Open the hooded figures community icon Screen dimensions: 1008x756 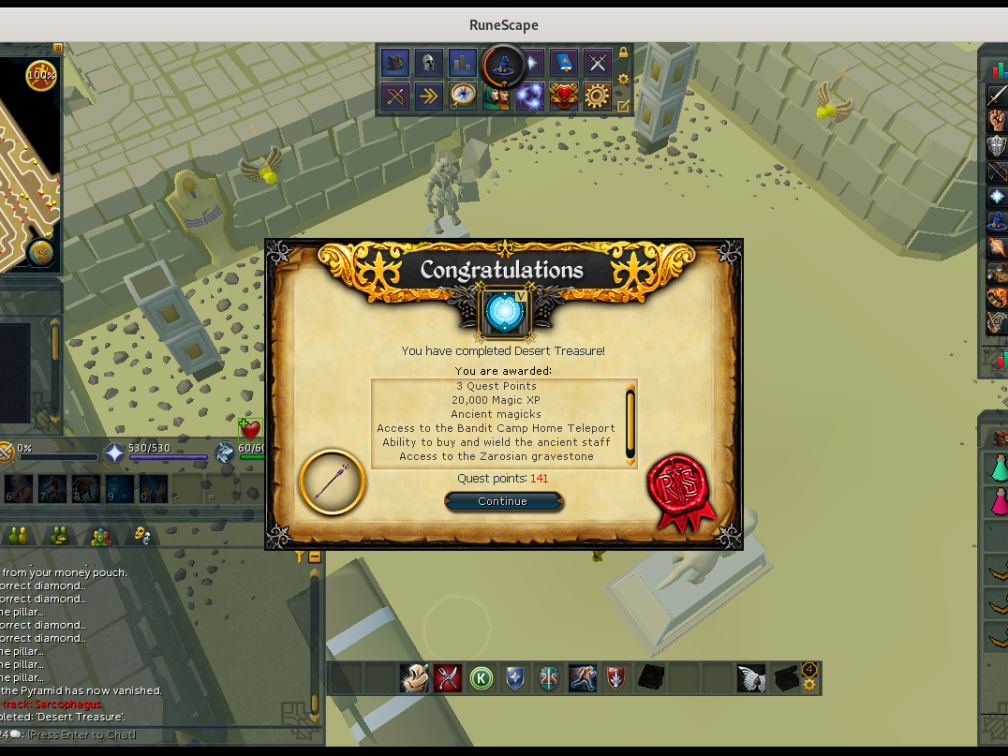click(496, 96)
